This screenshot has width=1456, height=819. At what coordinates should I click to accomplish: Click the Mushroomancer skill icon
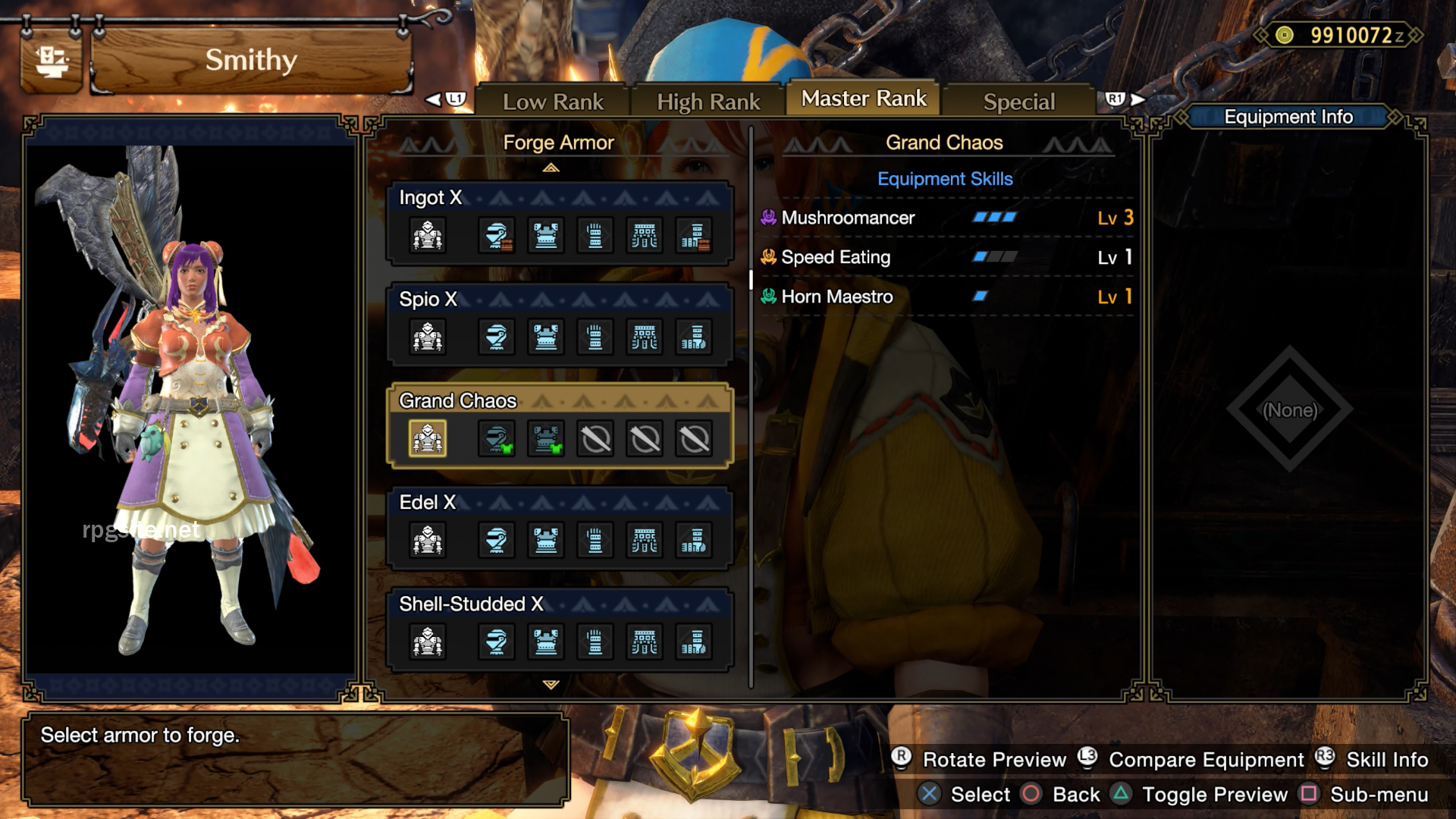768,218
